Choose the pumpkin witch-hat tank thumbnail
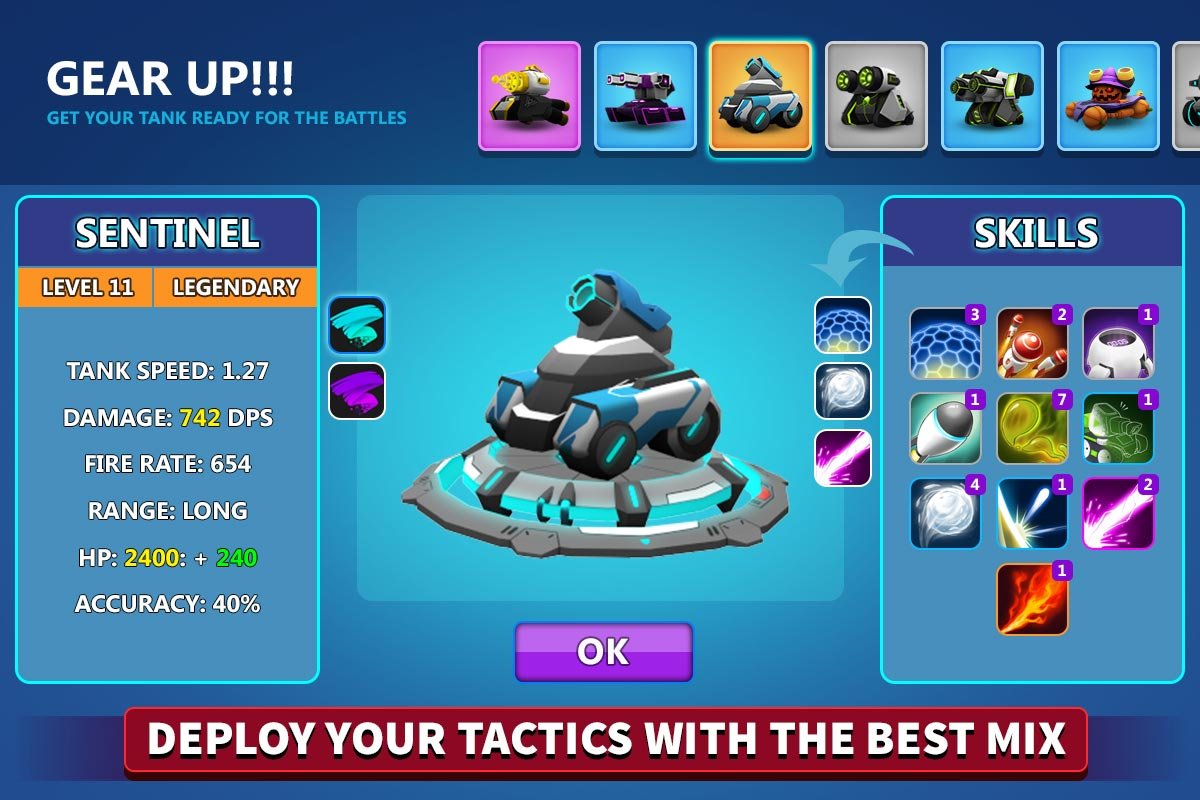1200x800 pixels. 1108,96
